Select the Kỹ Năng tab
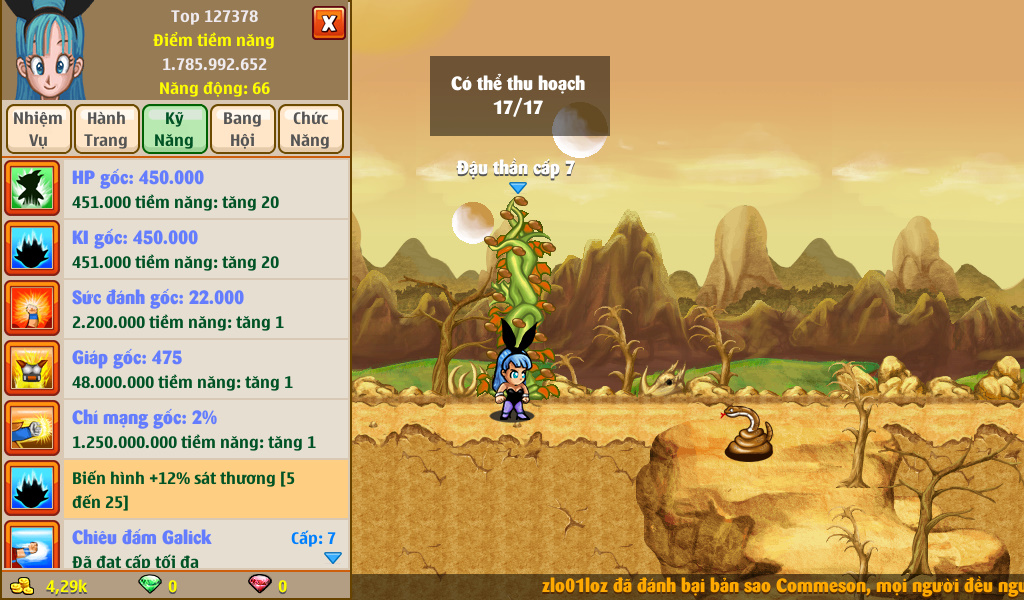This screenshot has height=600, width=1024. (x=174, y=129)
